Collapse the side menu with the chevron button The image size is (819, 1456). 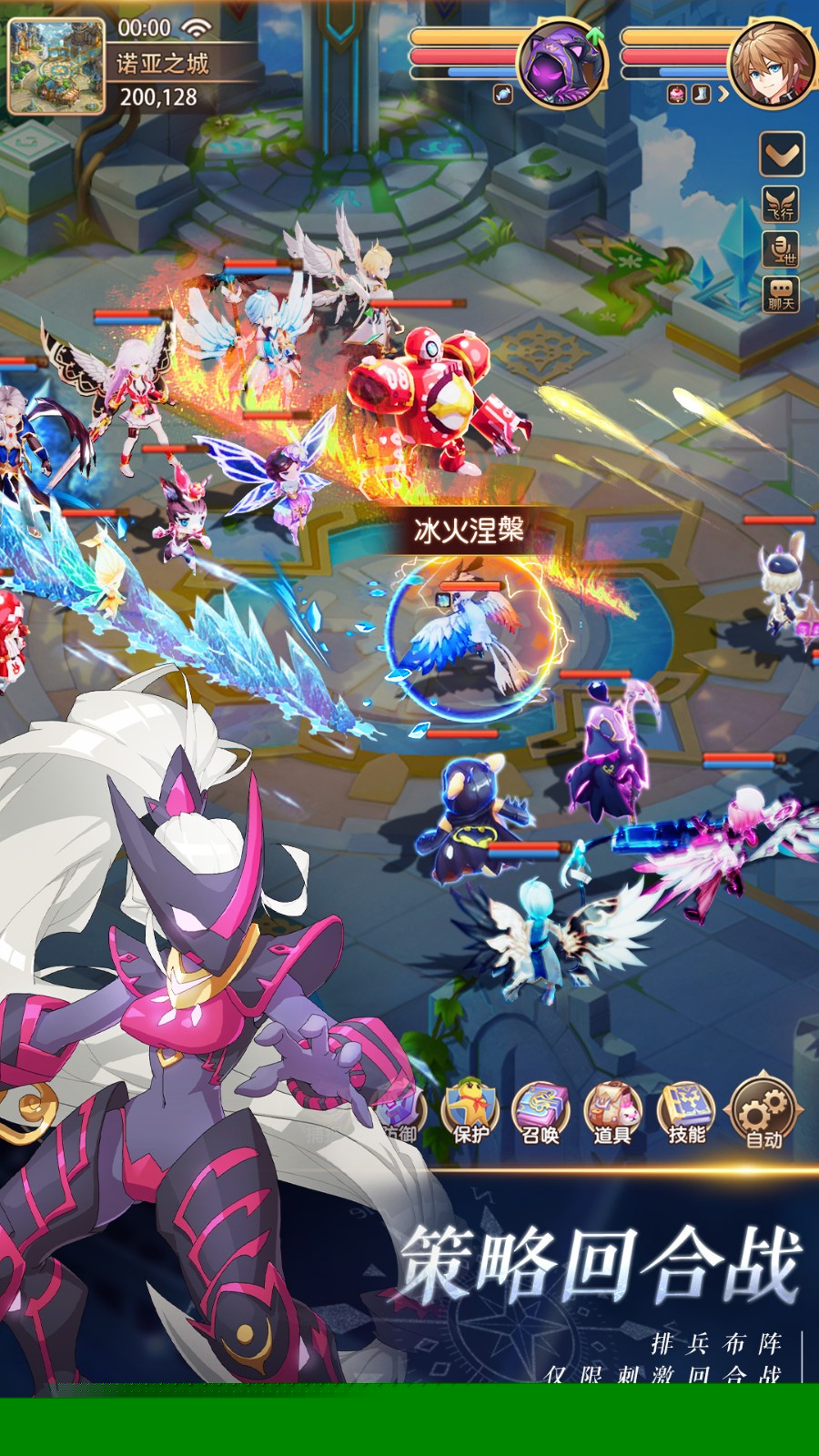[x=782, y=155]
